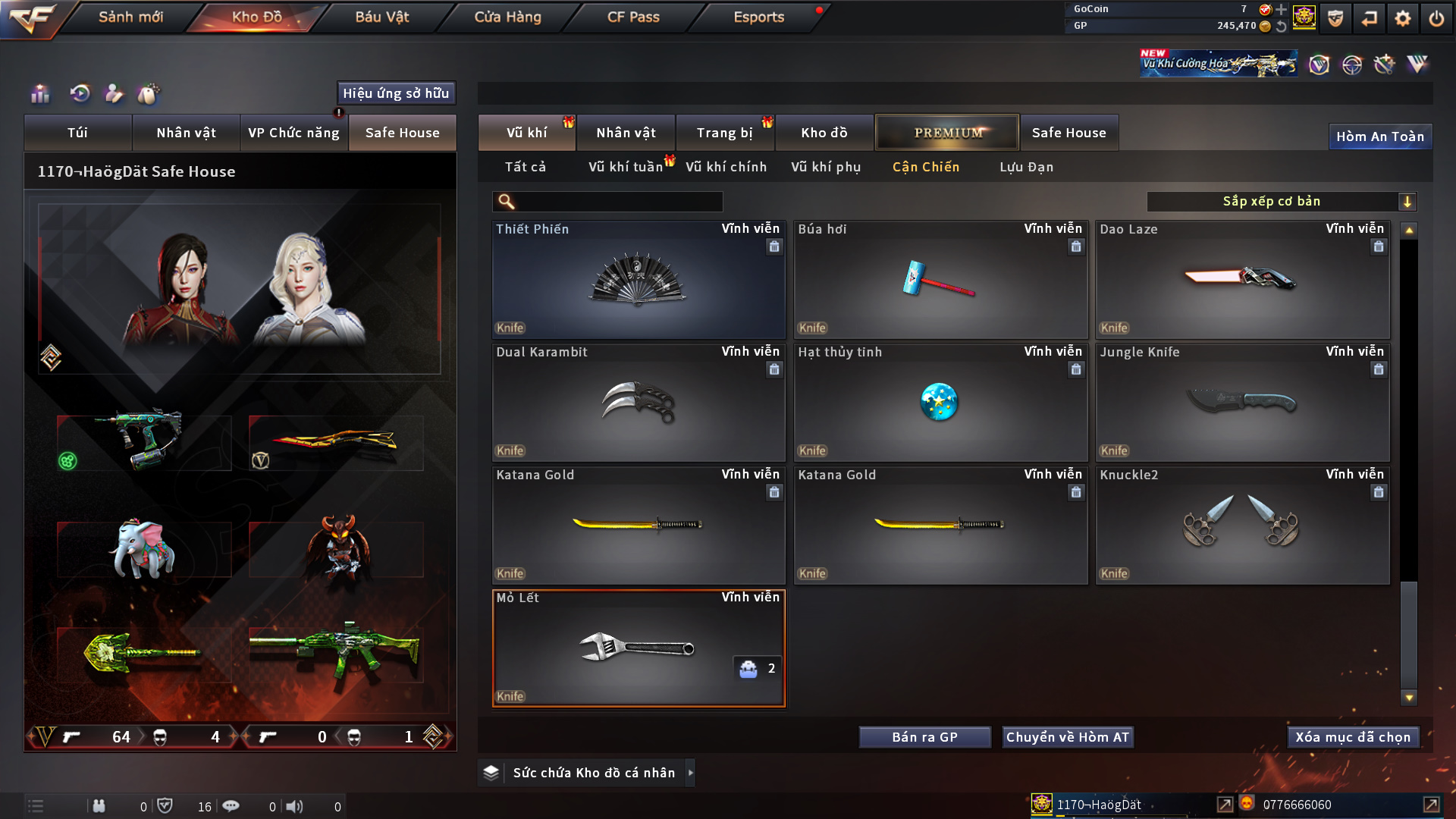The image size is (1456, 819).
Task: Switch to the Túi bag tab
Action: tap(77, 133)
